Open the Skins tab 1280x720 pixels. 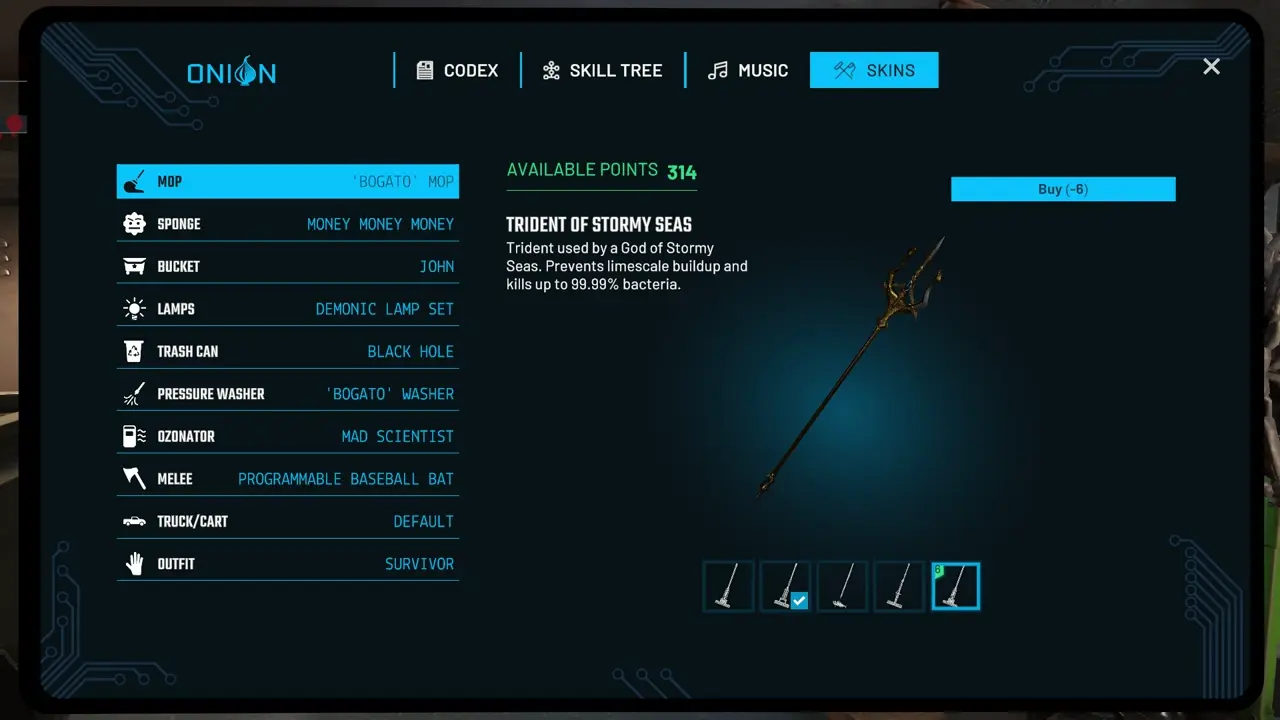pos(874,70)
